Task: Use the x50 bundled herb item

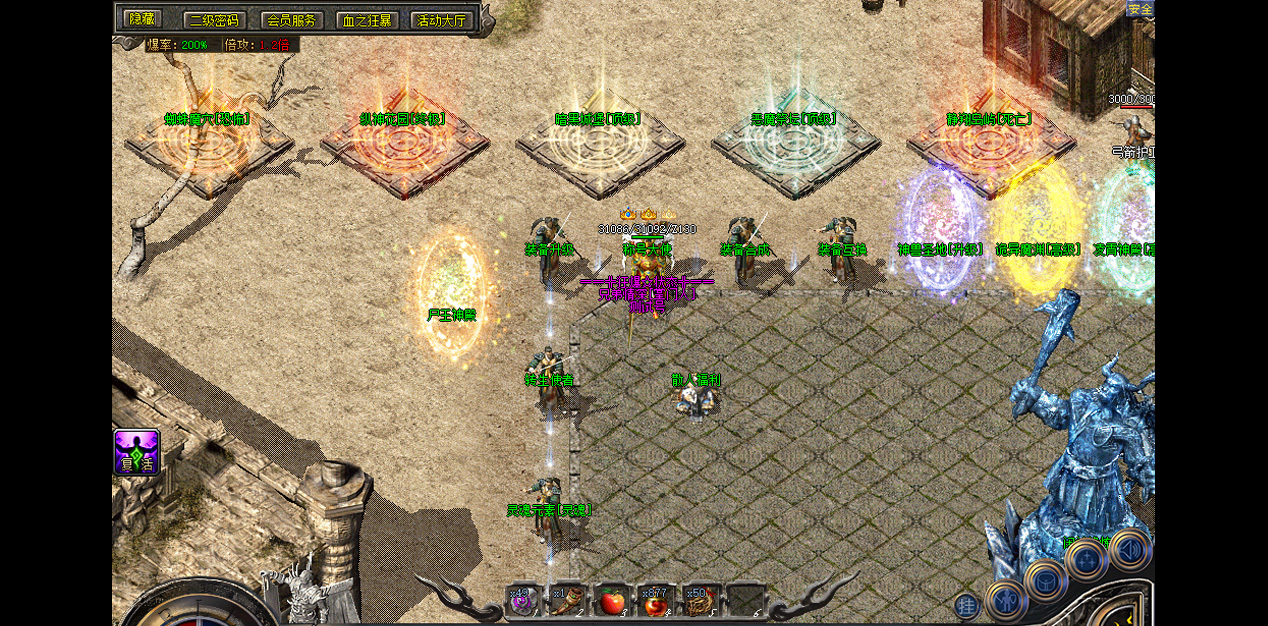Action: pos(700,600)
